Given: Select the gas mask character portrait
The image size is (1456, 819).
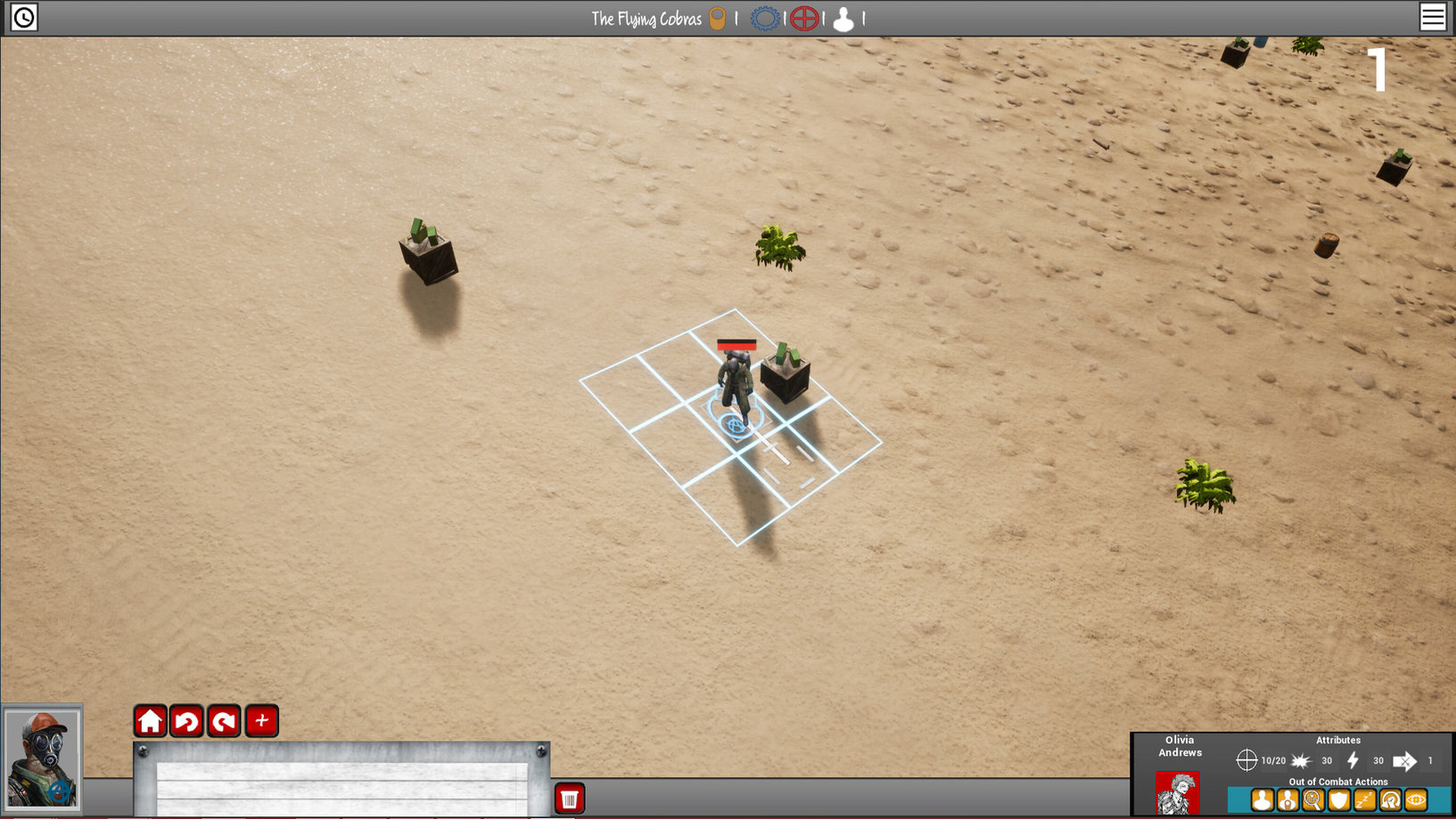Looking at the screenshot, I should click(x=42, y=758).
